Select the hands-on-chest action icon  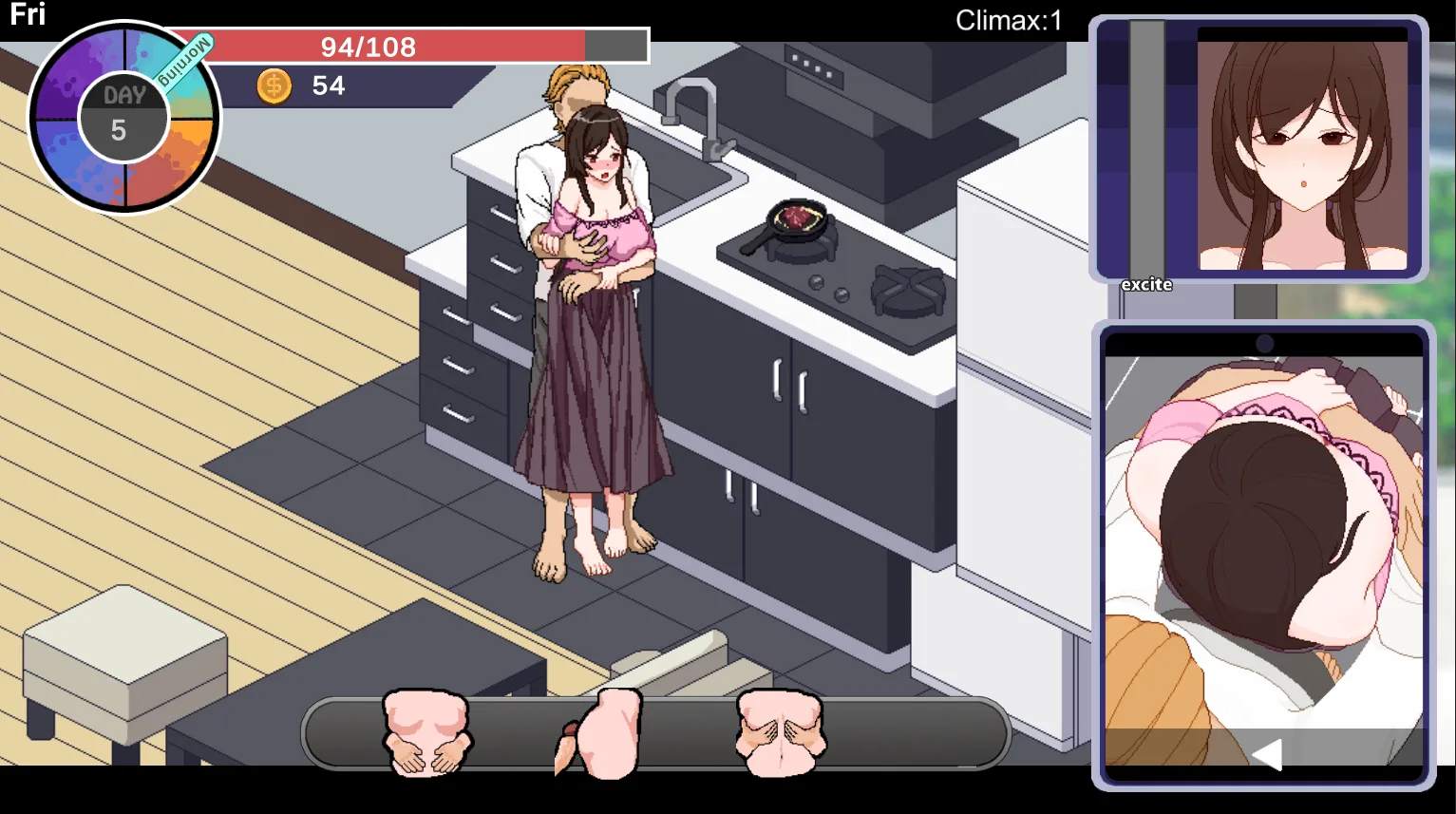[x=425, y=732]
